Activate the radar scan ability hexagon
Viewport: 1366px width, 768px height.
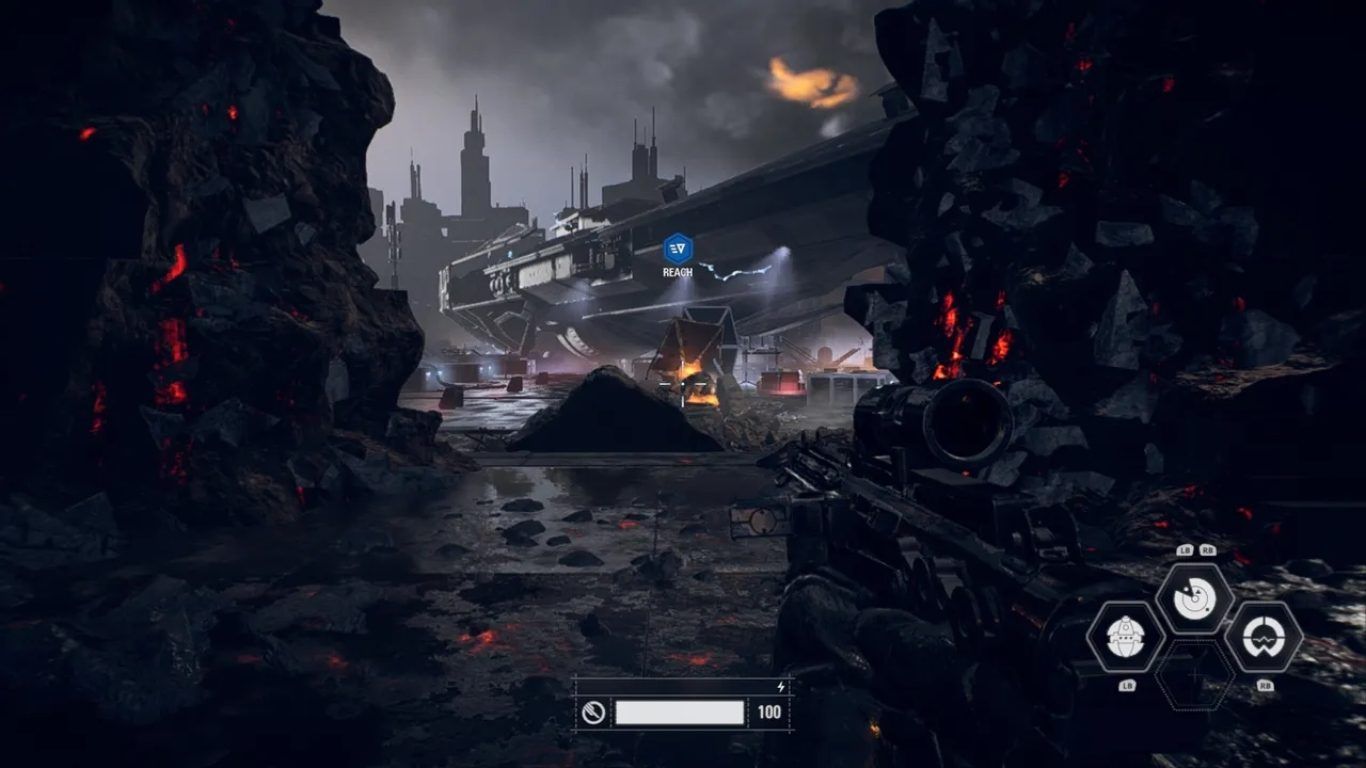point(1194,599)
